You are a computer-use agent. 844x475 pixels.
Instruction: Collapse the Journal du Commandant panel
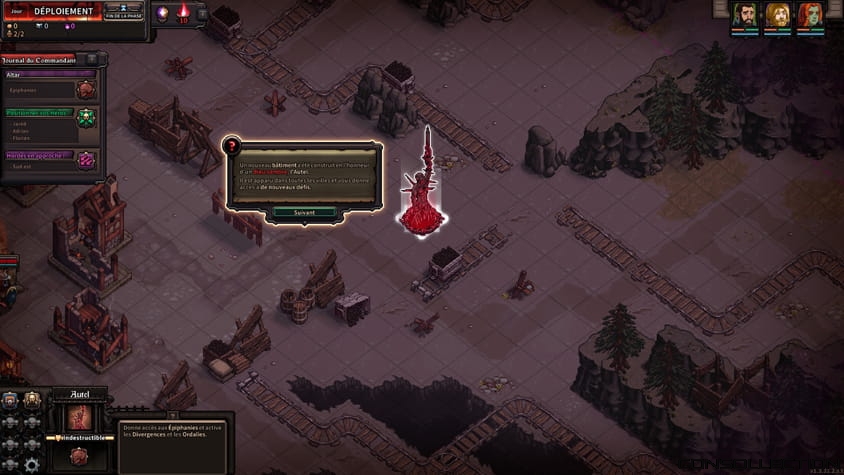click(x=92, y=59)
